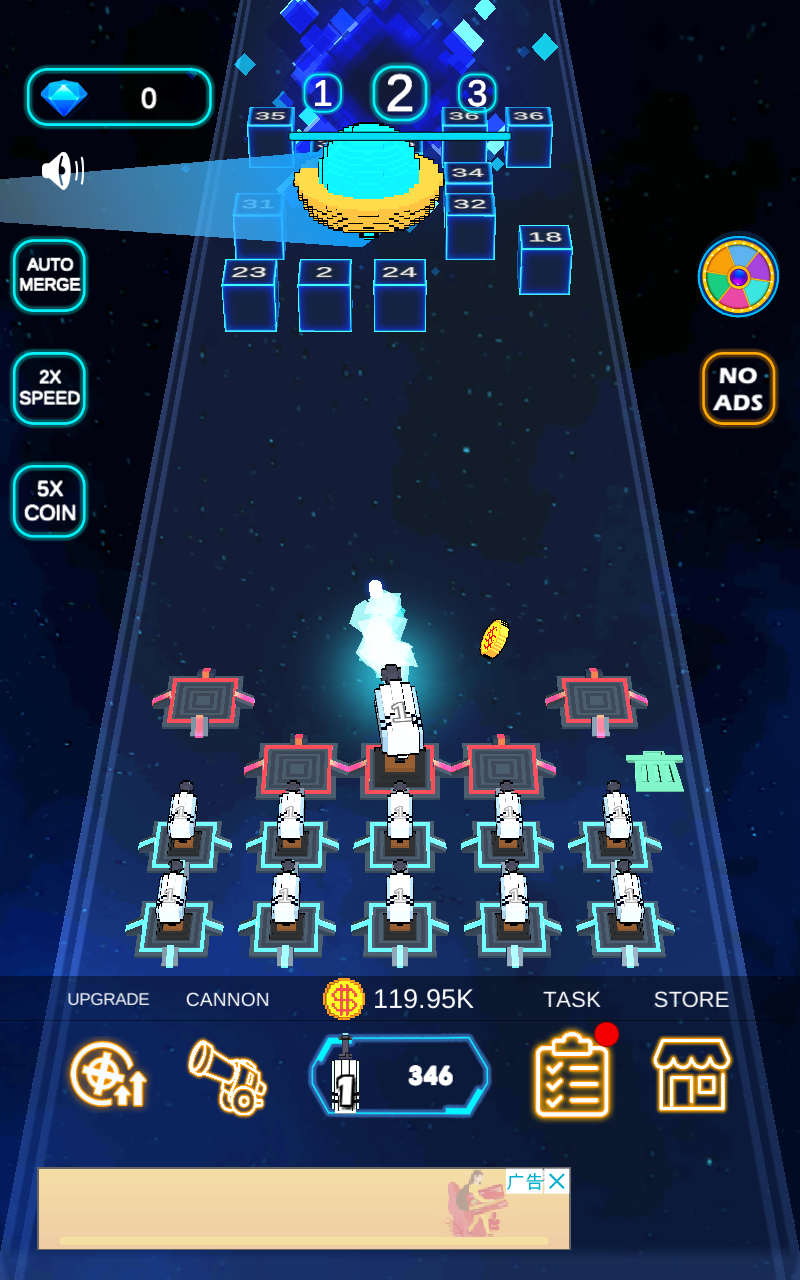The width and height of the screenshot is (800, 1280).
Task: Collect the floating gold coin
Action: (x=494, y=638)
